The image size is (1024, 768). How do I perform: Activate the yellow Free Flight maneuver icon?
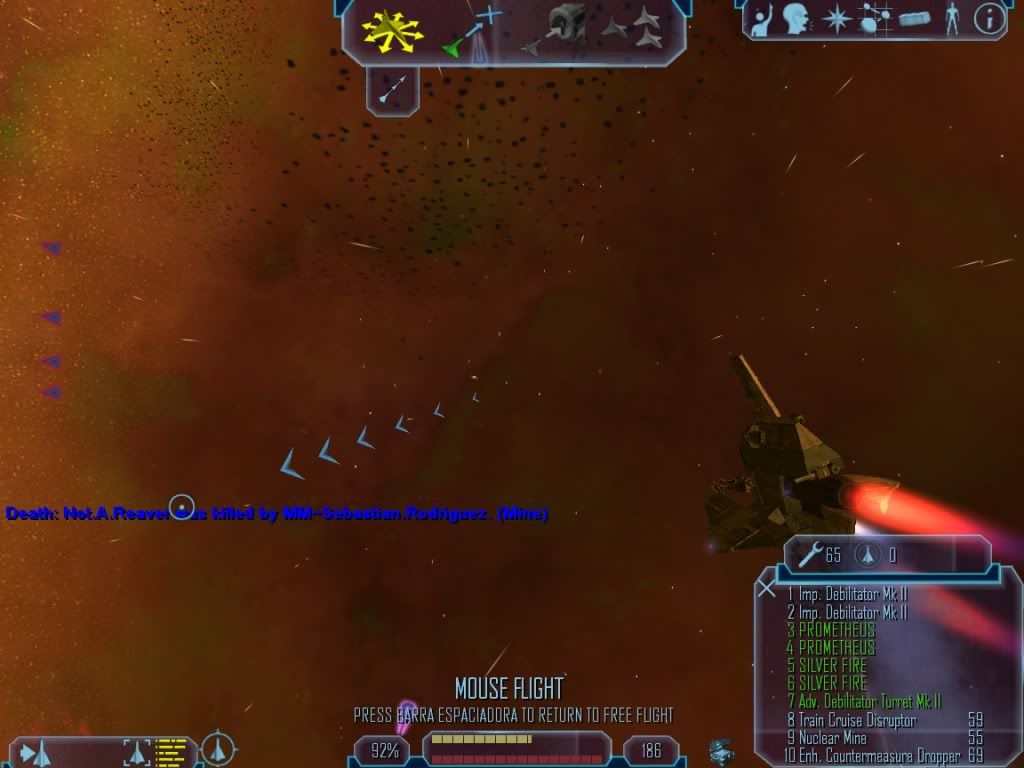393,29
